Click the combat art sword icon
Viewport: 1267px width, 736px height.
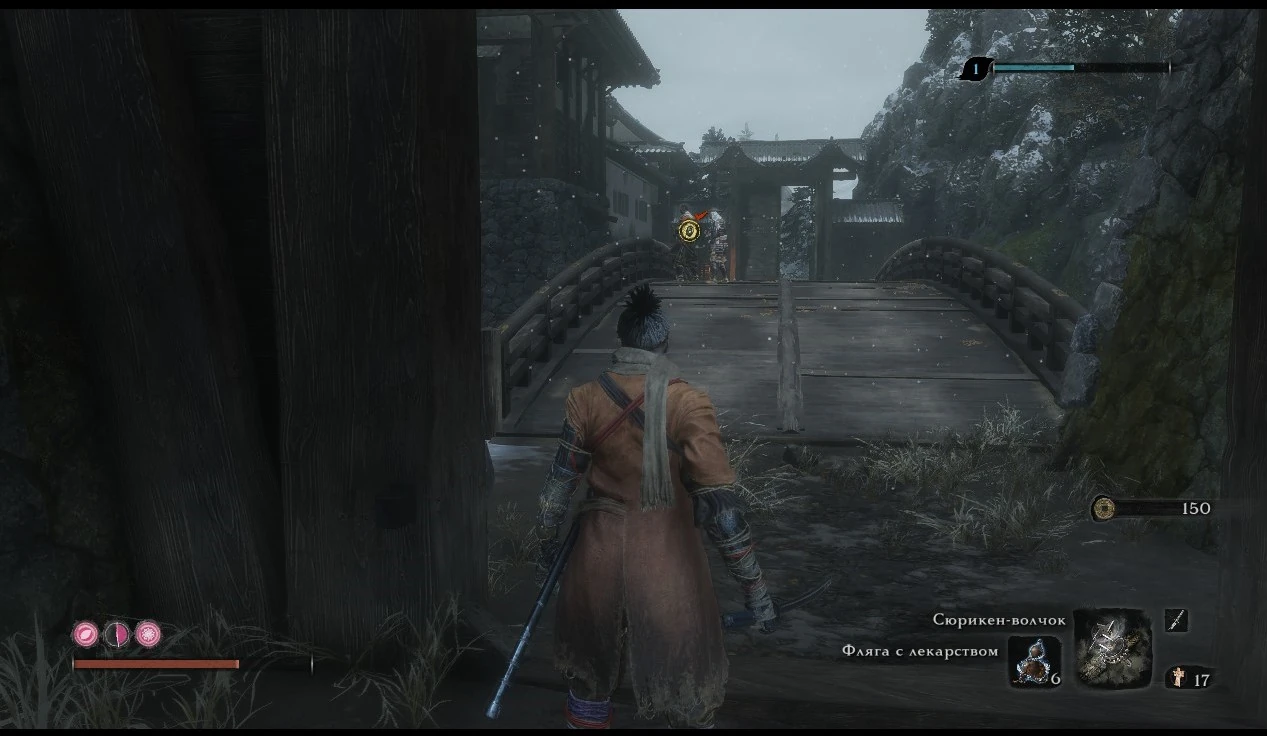(x=1176, y=621)
